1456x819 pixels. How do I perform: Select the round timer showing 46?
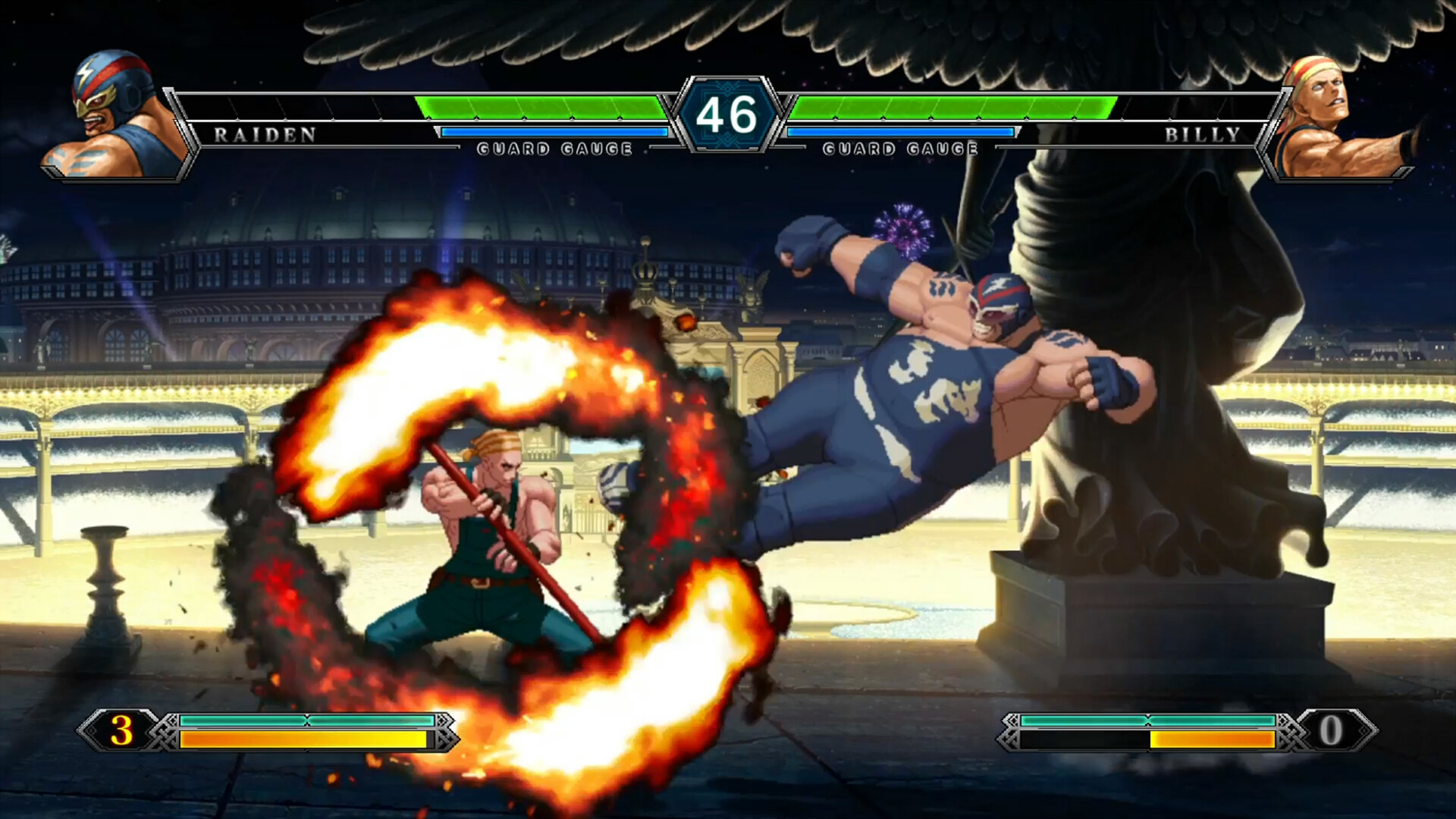point(728,115)
